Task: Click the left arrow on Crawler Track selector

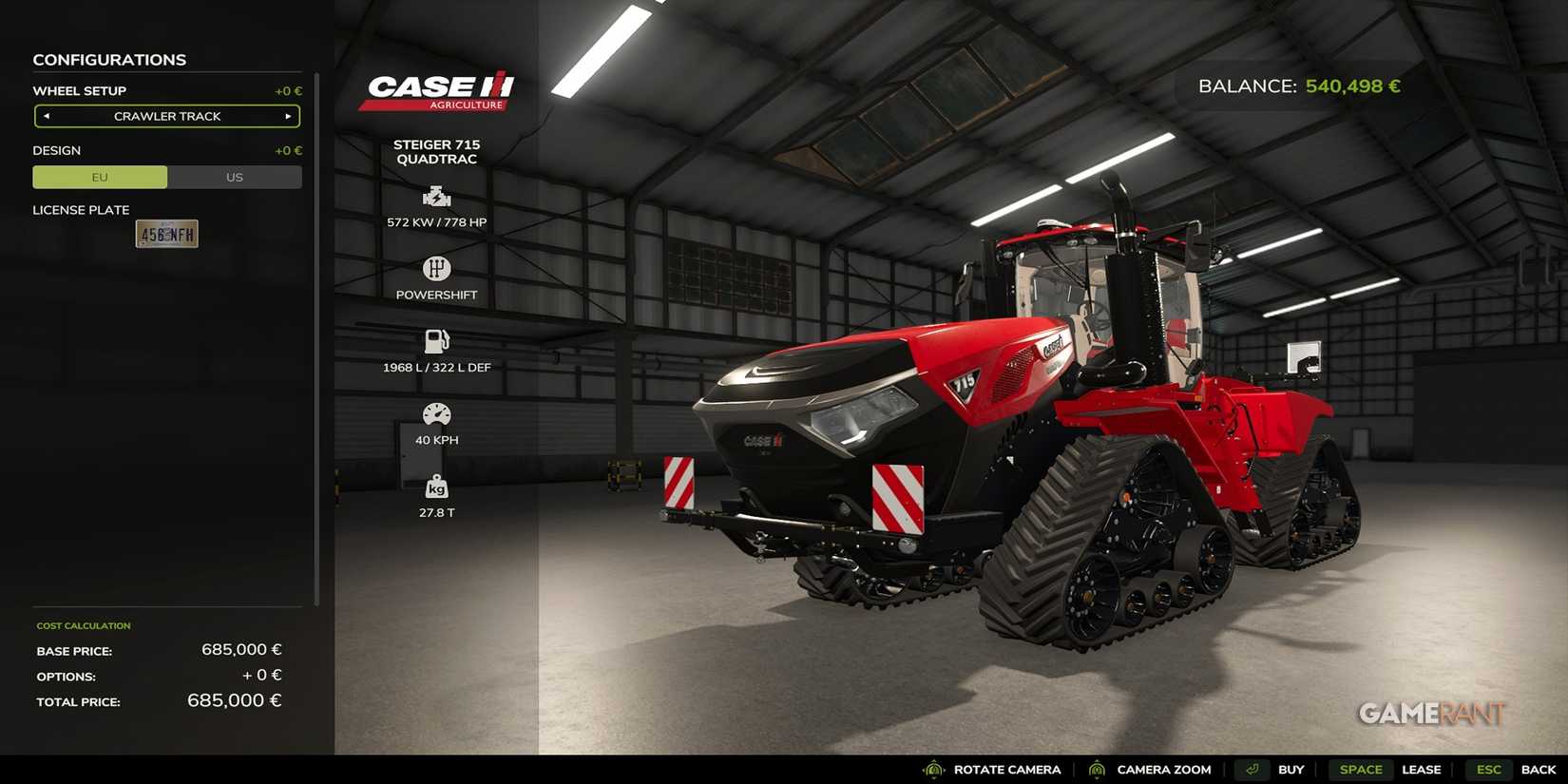Action: (x=46, y=116)
